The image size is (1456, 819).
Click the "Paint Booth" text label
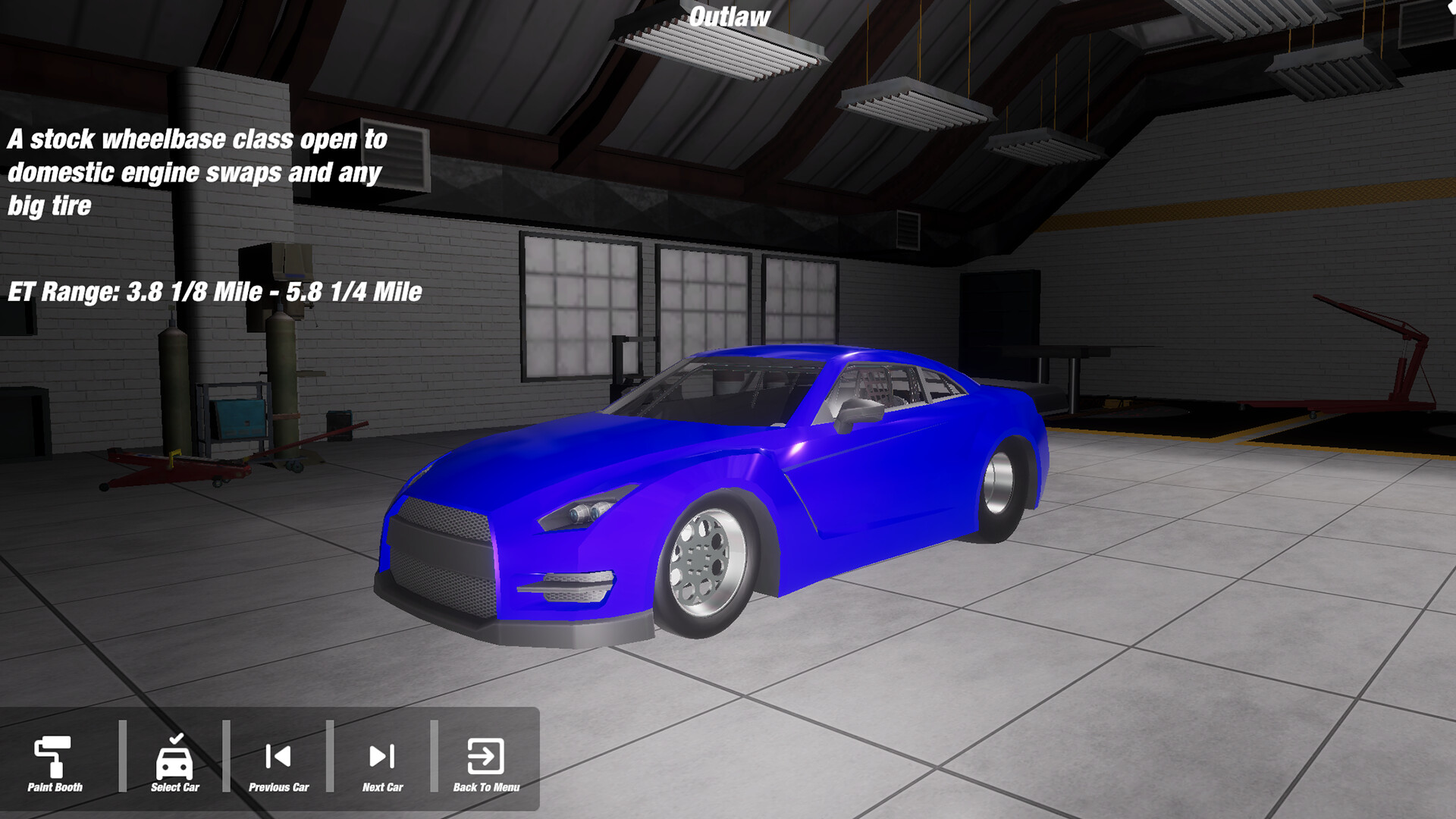pos(55,786)
